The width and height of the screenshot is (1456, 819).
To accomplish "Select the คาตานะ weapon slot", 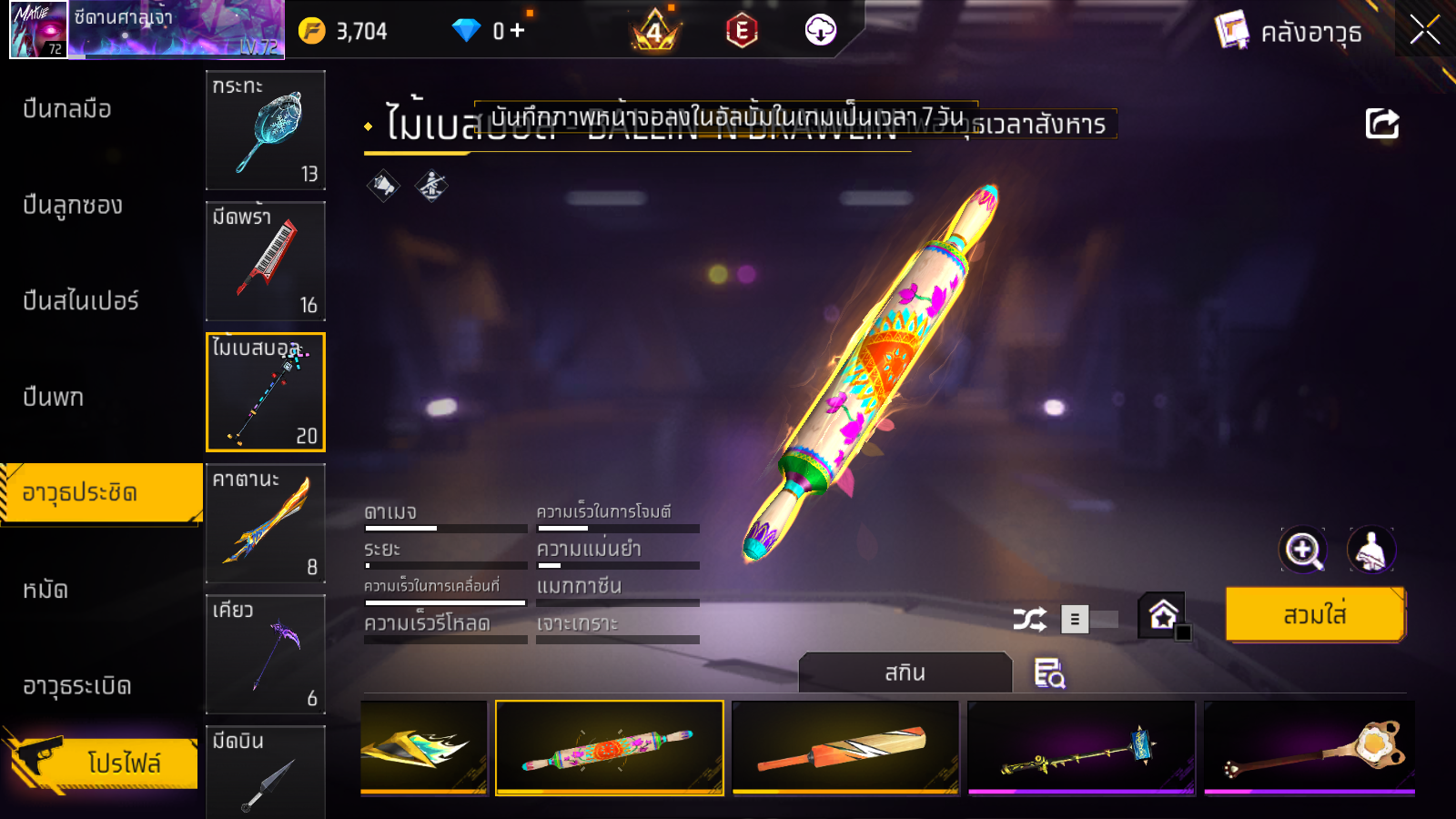I will point(266,523).
